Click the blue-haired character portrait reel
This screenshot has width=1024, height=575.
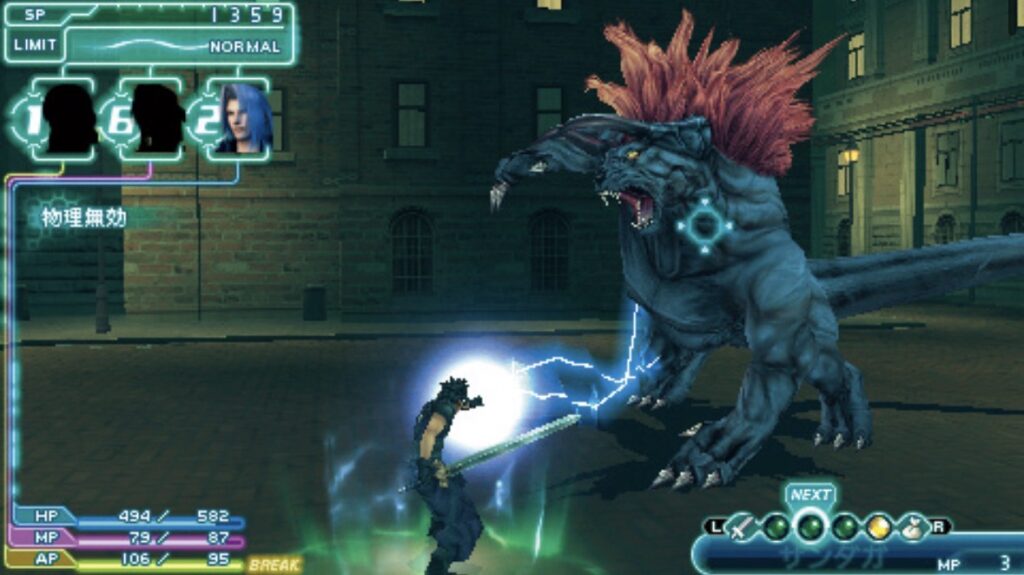point(242,120)
